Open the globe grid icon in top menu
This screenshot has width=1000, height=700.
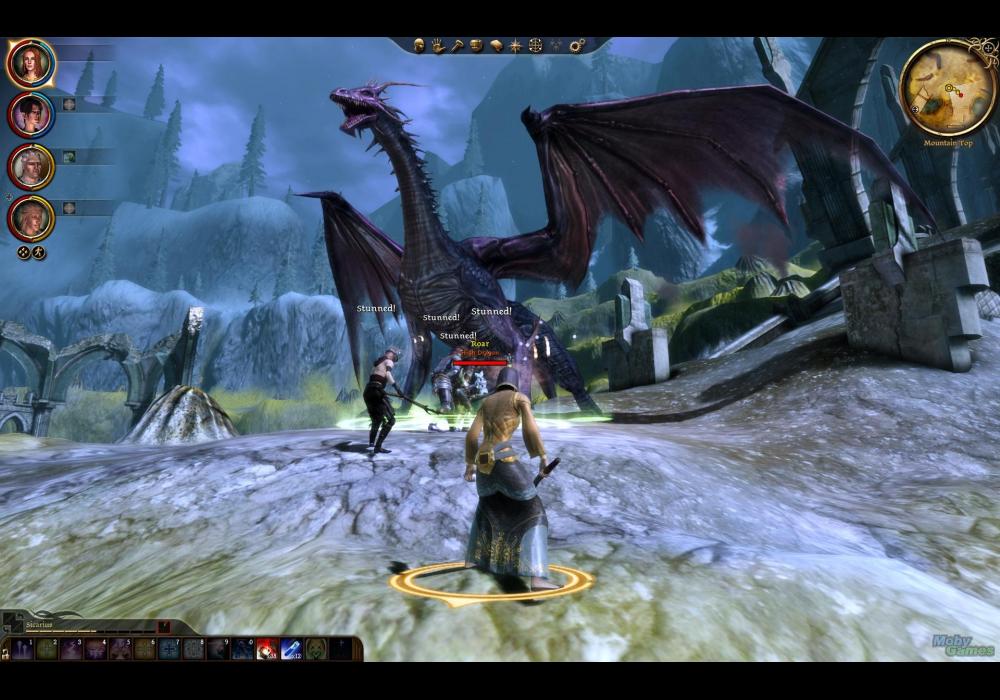click(535, 46)
